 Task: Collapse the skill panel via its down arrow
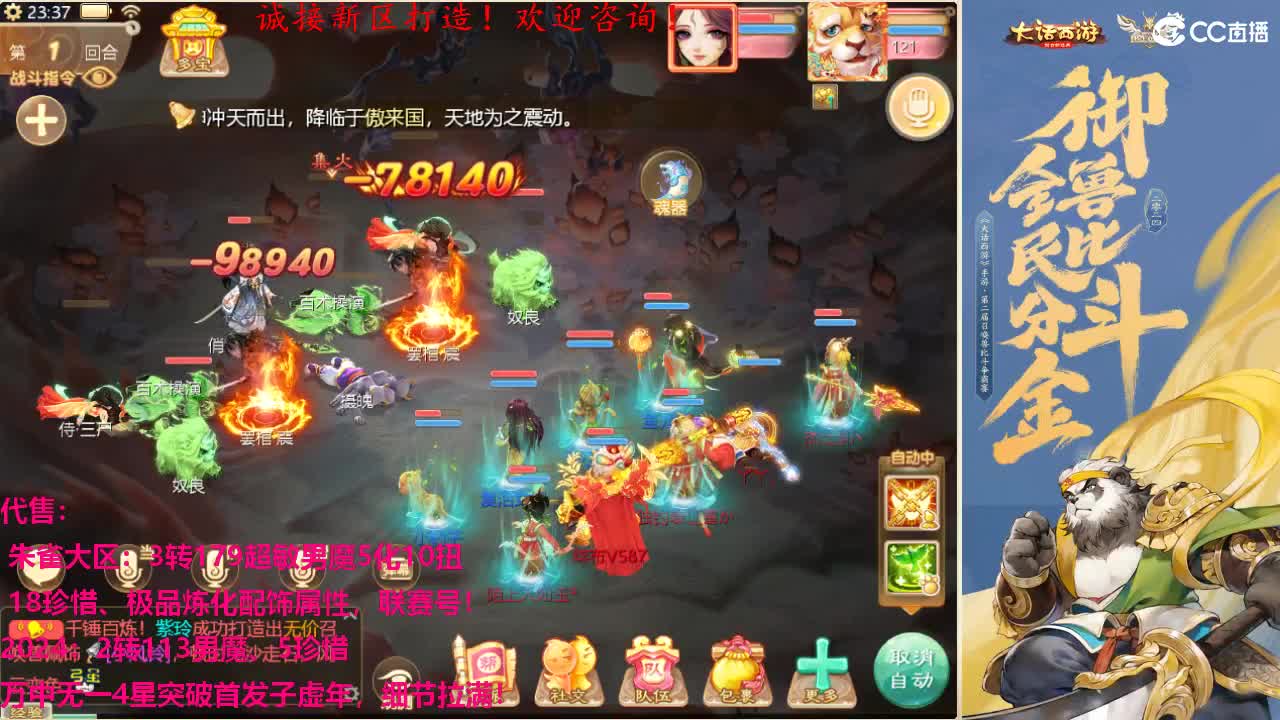(x=910, y=611)
